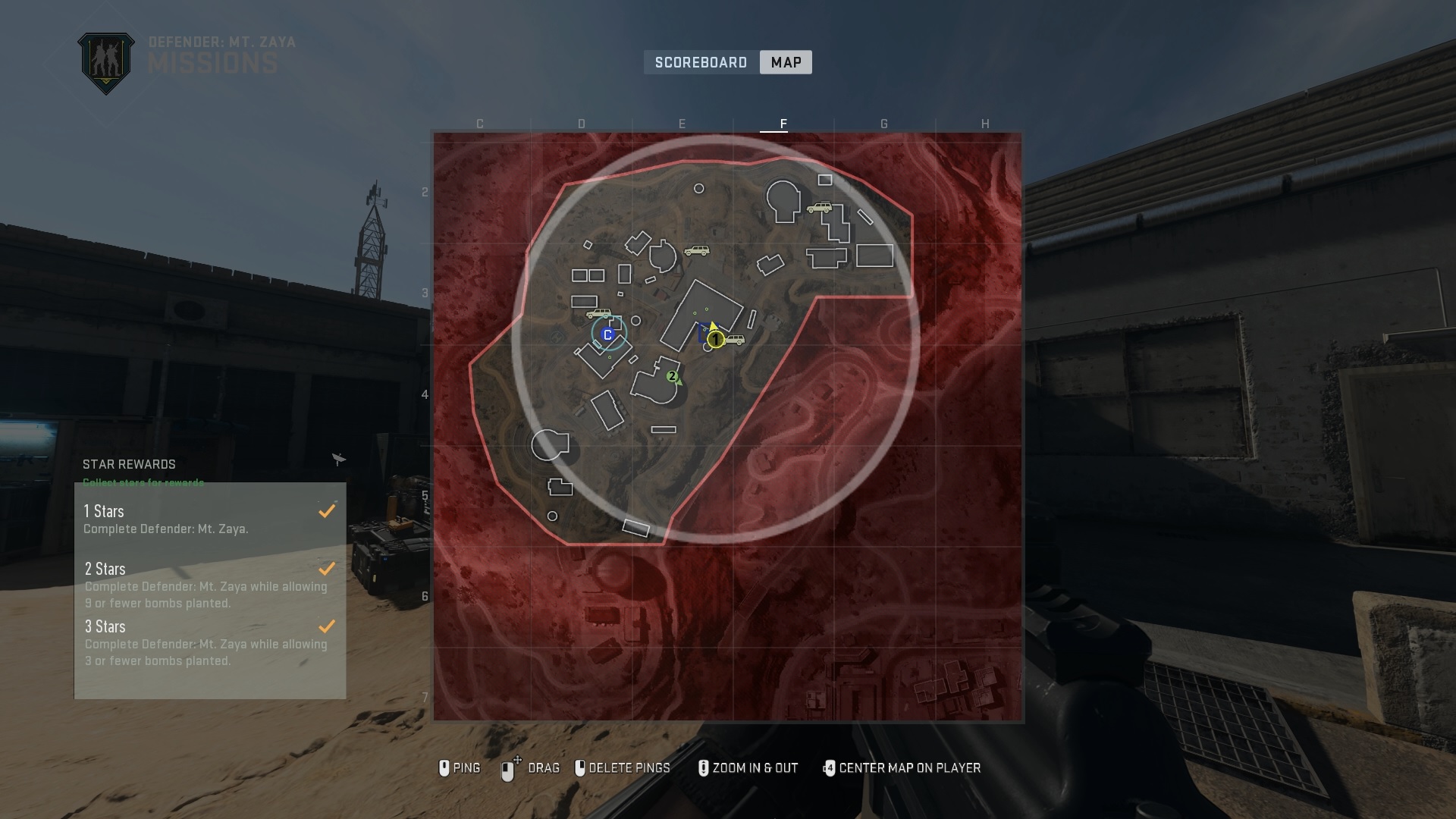Screen dimensions: 1456x819
Task: Select bomb site marker 1
Action: point(716,341)
